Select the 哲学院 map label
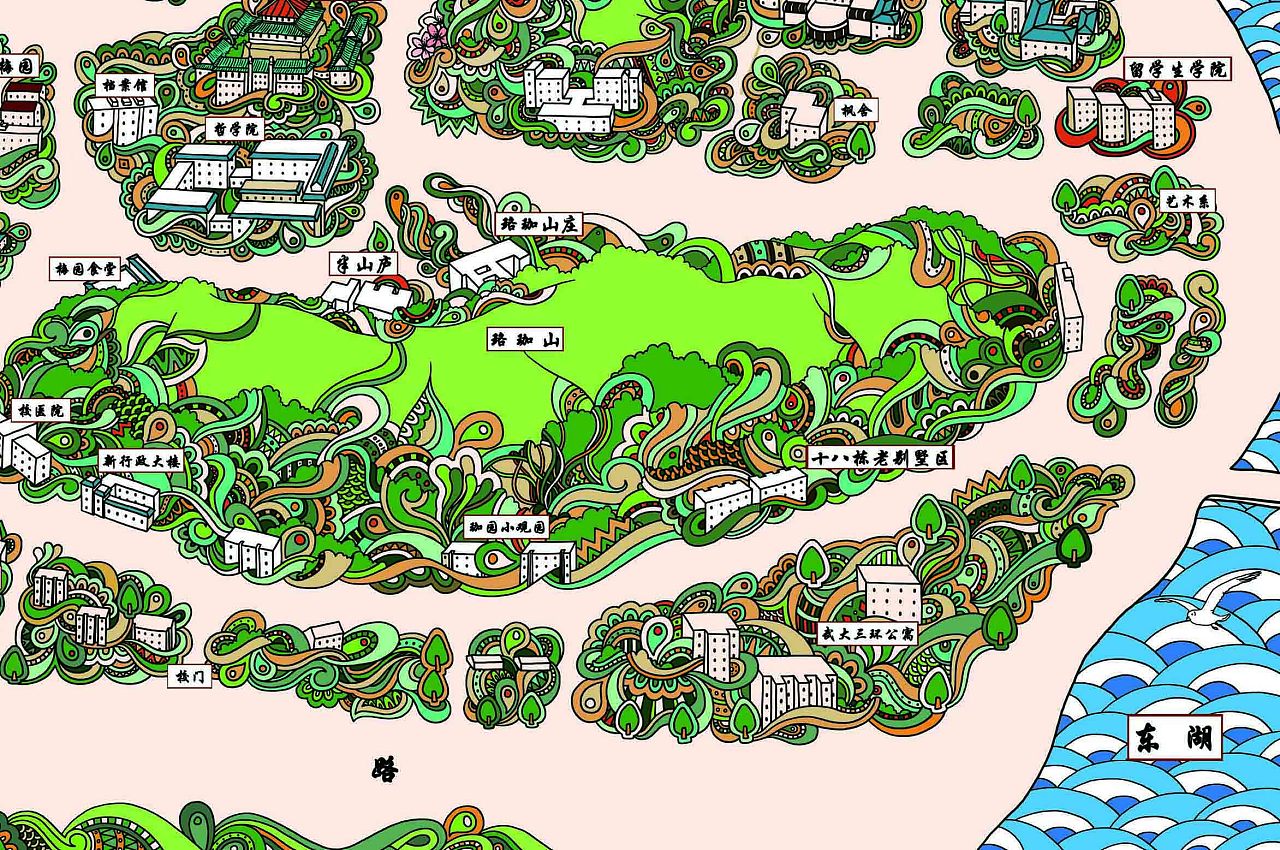The height and width of the screenshot is (850, 1280). coord(234,128)
